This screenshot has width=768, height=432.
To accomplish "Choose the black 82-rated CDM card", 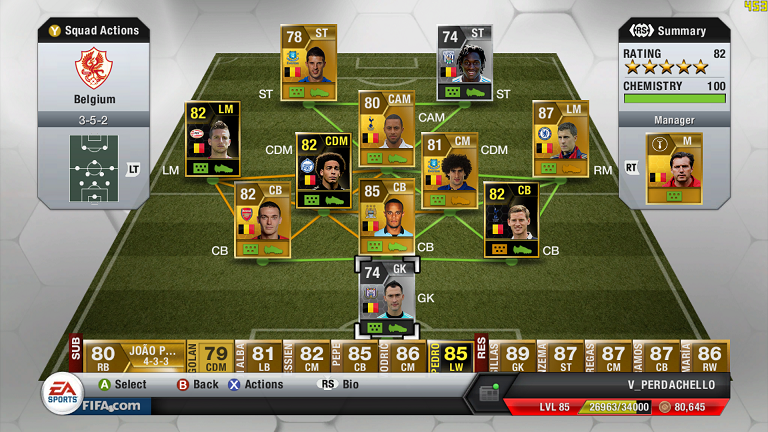I will click(x=323, y=170).
